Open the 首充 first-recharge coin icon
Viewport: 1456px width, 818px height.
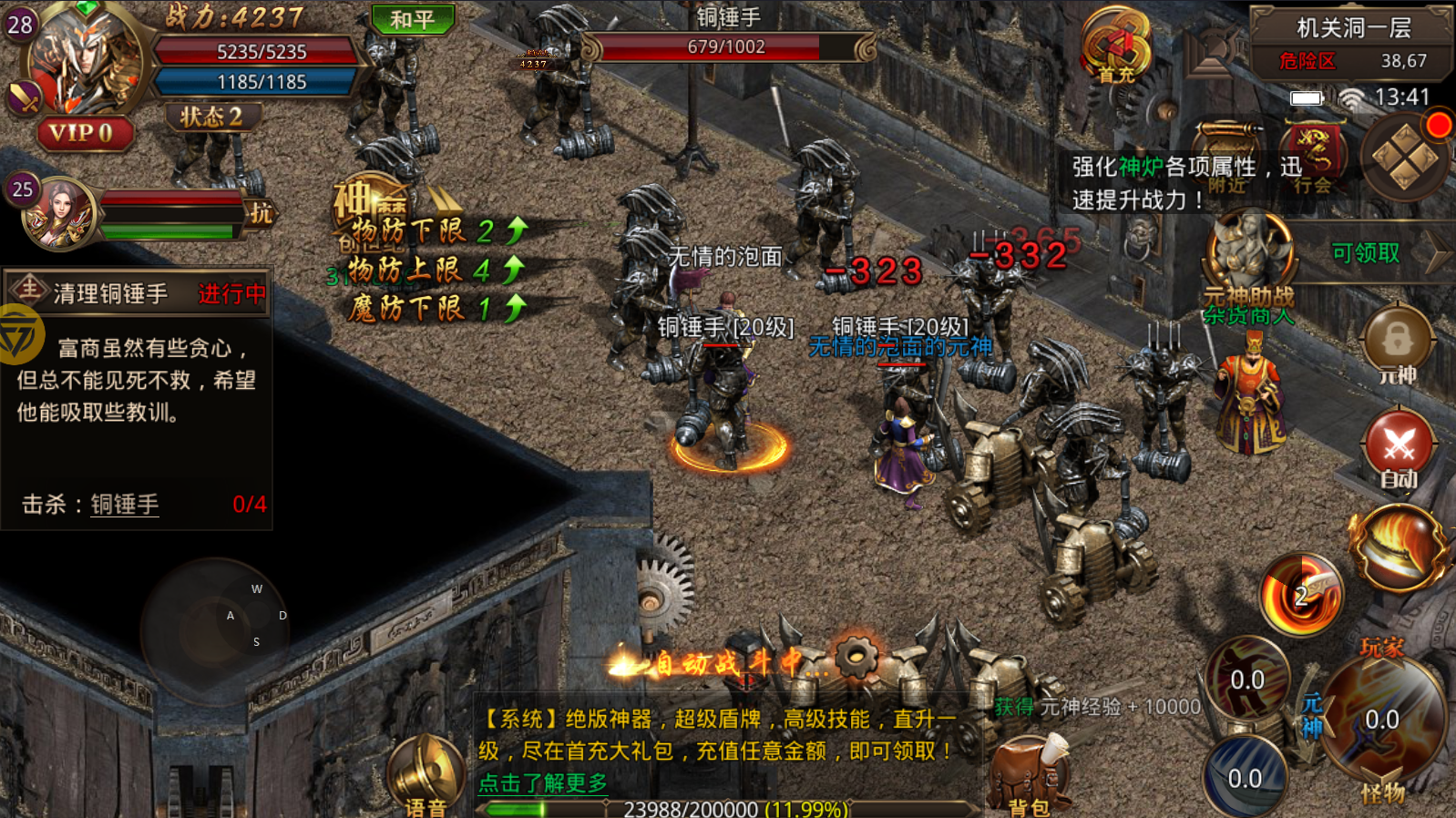pos(1116,47)
